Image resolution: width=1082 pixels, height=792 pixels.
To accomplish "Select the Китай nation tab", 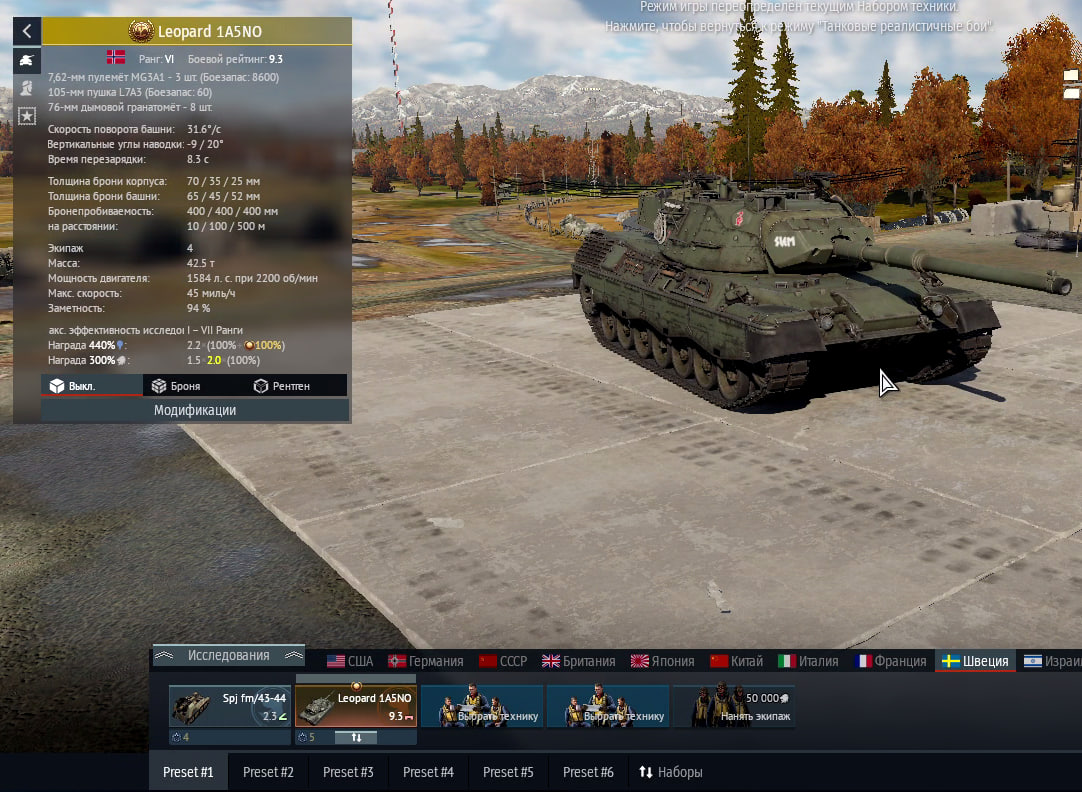I will coord(736,661).
